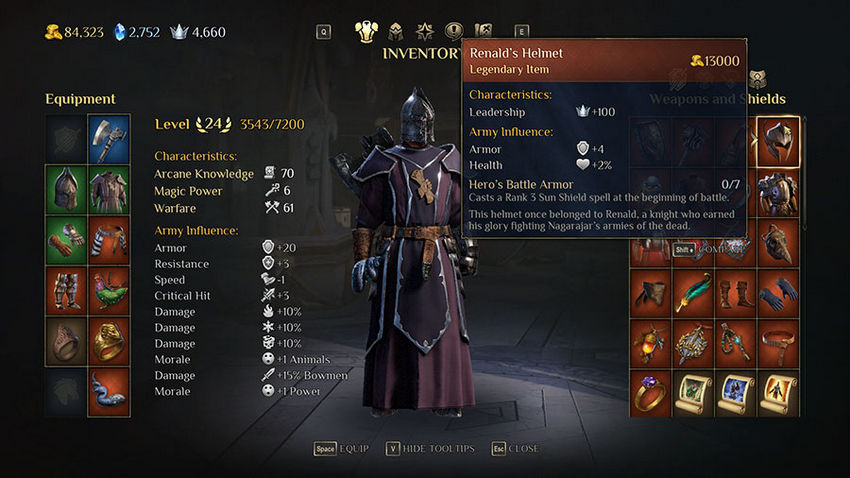
Task: Select Renald's Helmet in the inventory grid
Action: (x=778, y=141)
